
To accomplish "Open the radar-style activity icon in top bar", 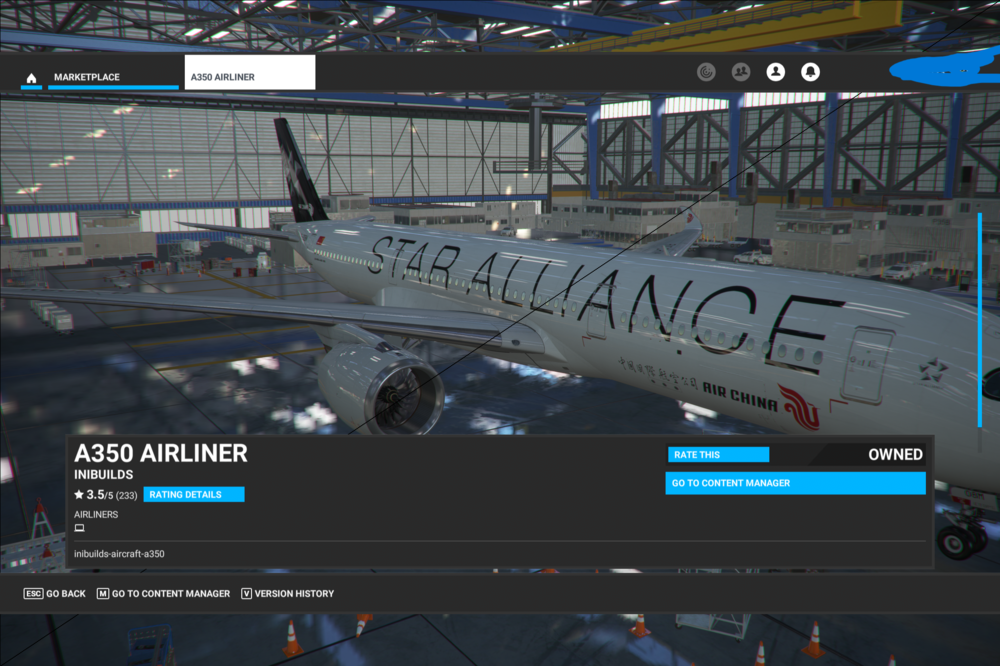I will [x=707, y=72].
